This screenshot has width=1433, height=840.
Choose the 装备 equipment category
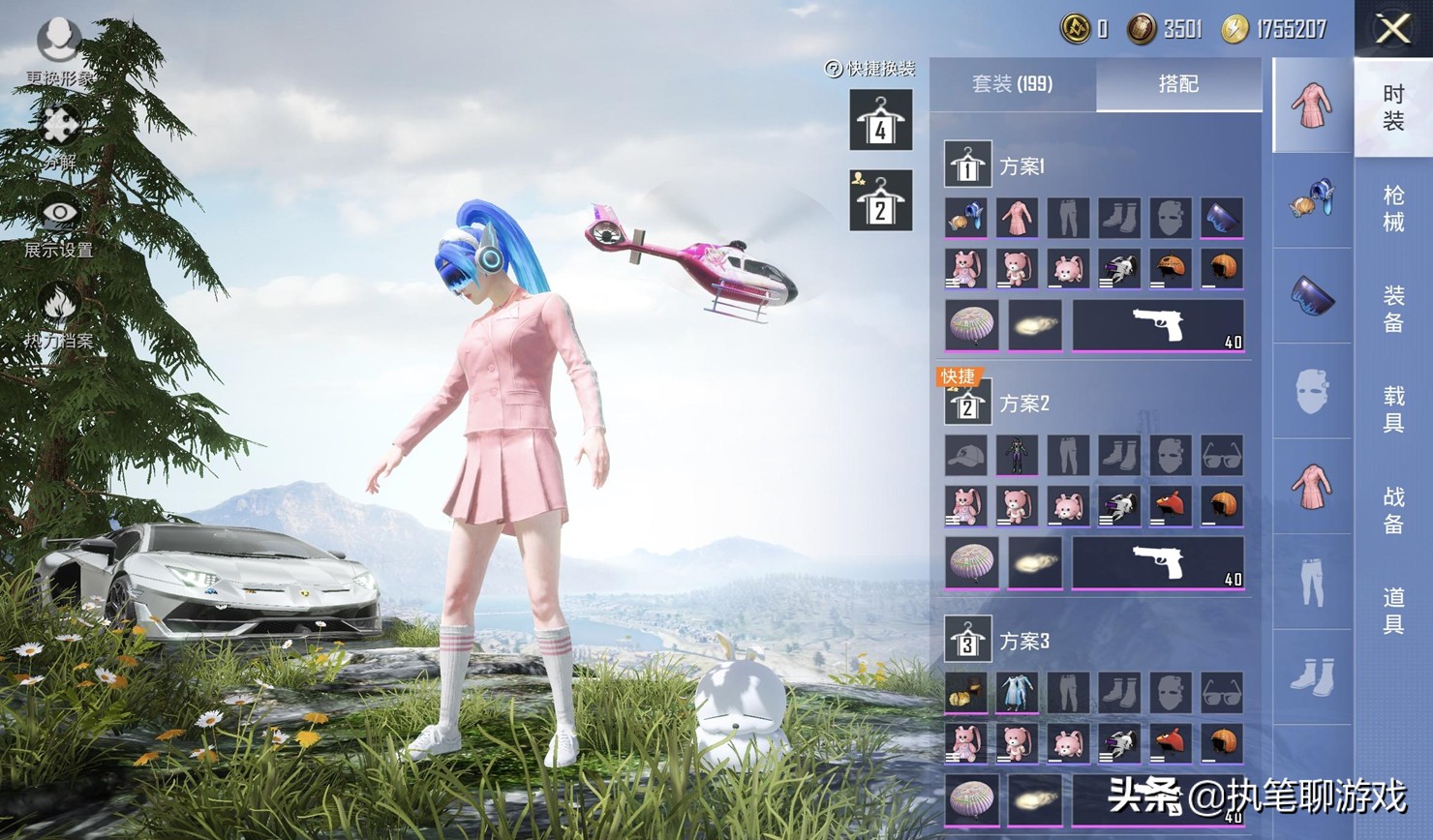pos(1392,309)
